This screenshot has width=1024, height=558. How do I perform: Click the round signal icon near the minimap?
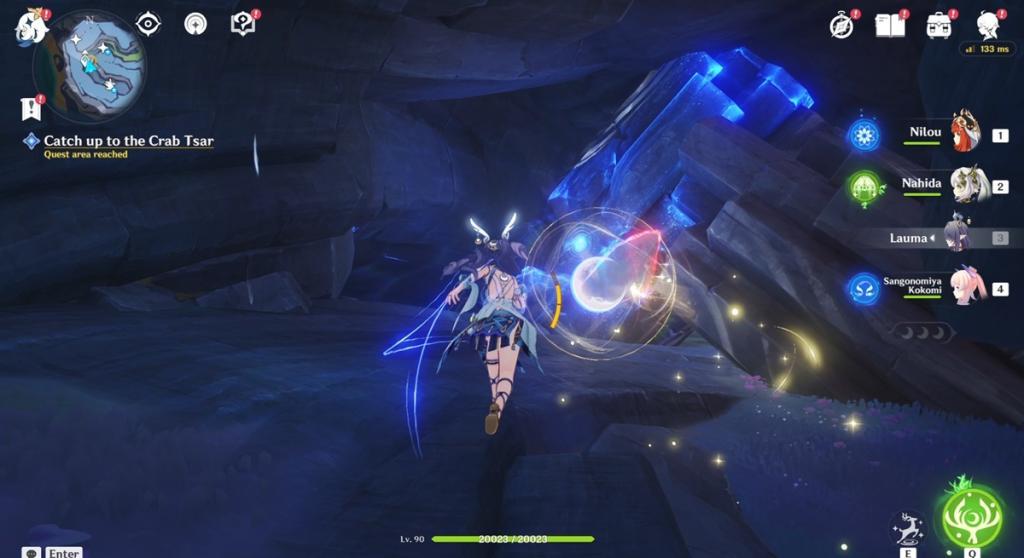(195, 24)
